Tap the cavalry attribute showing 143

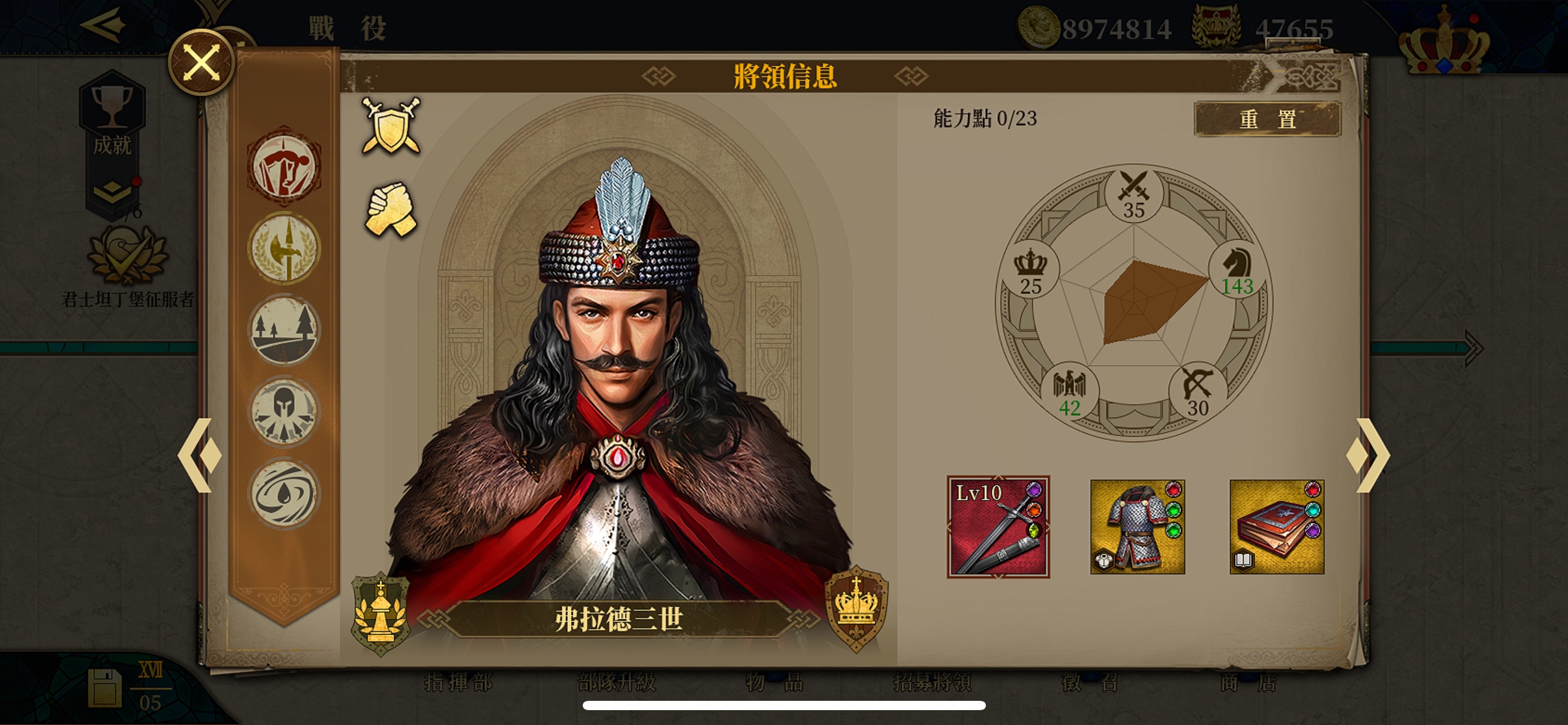pyautogui.click(x=1237, y=271)
